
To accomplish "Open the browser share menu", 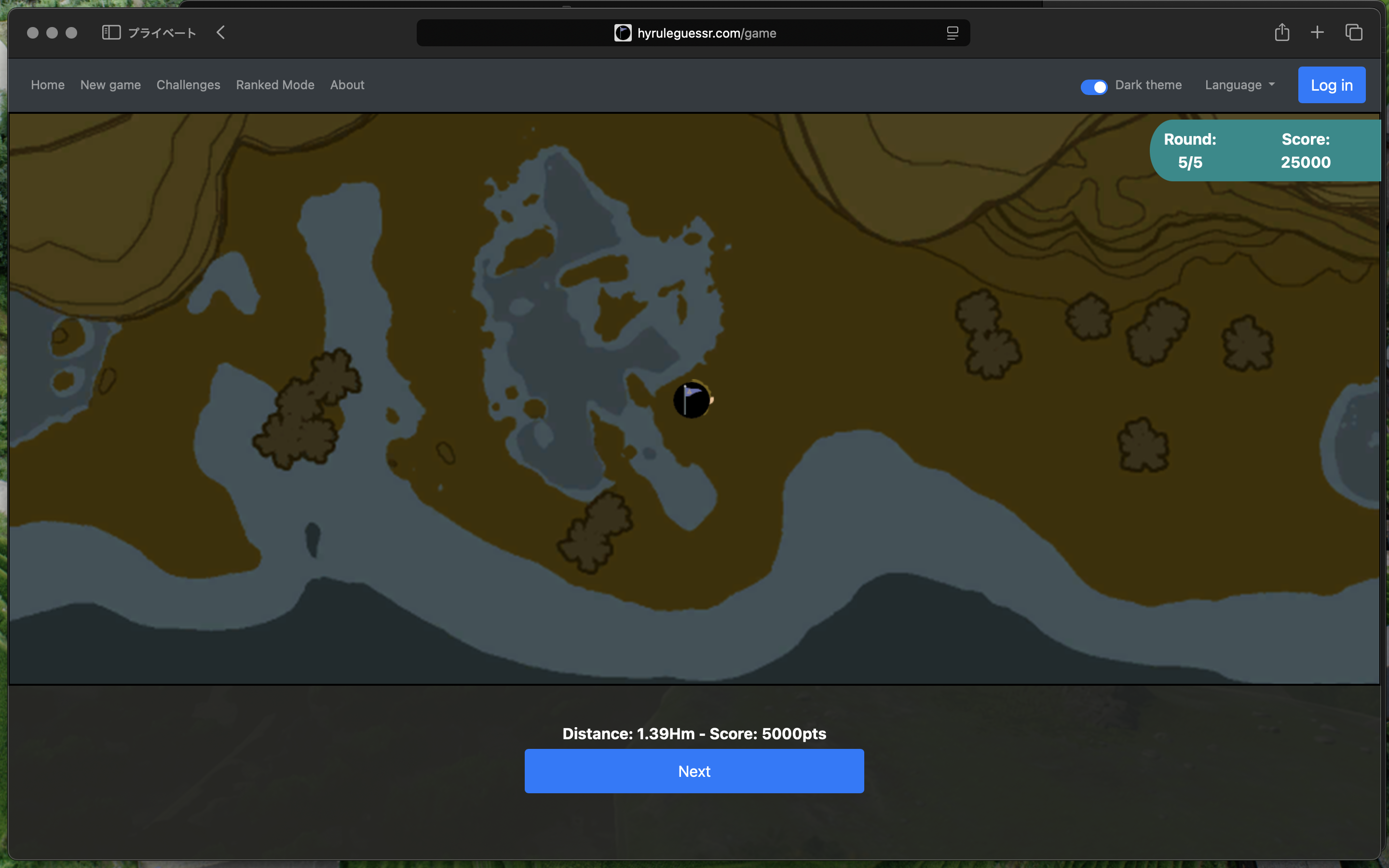I will (1281, 33).
